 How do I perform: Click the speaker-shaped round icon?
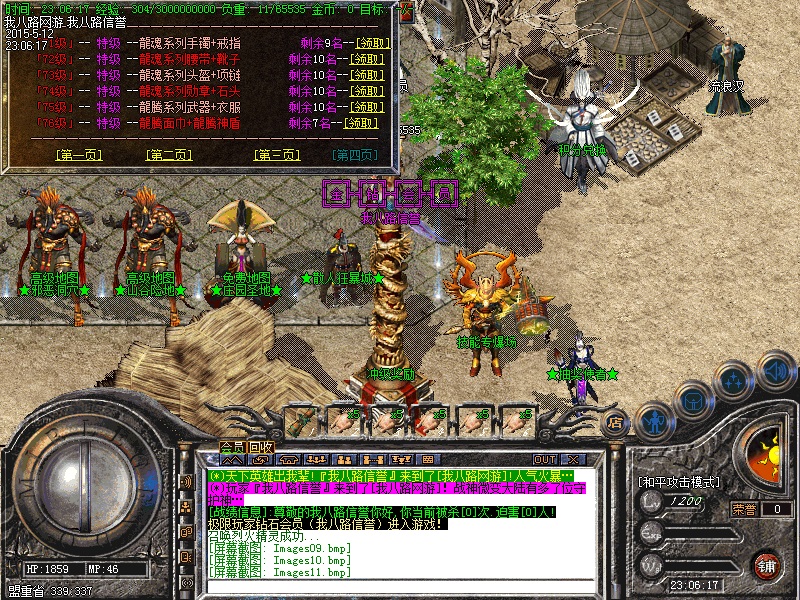click(x=776, y=371)
